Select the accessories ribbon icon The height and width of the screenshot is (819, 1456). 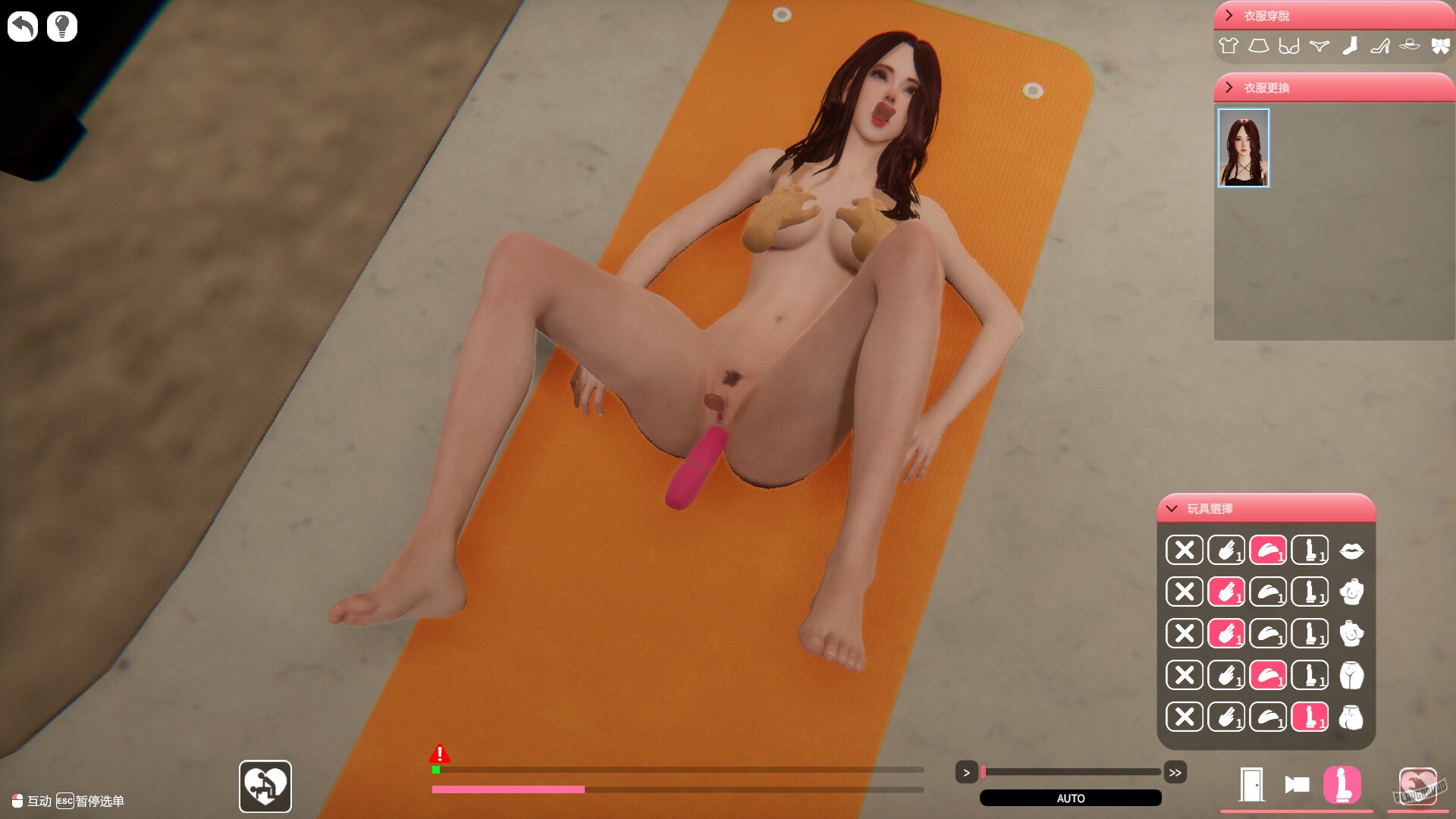[x=1439, y=45]
